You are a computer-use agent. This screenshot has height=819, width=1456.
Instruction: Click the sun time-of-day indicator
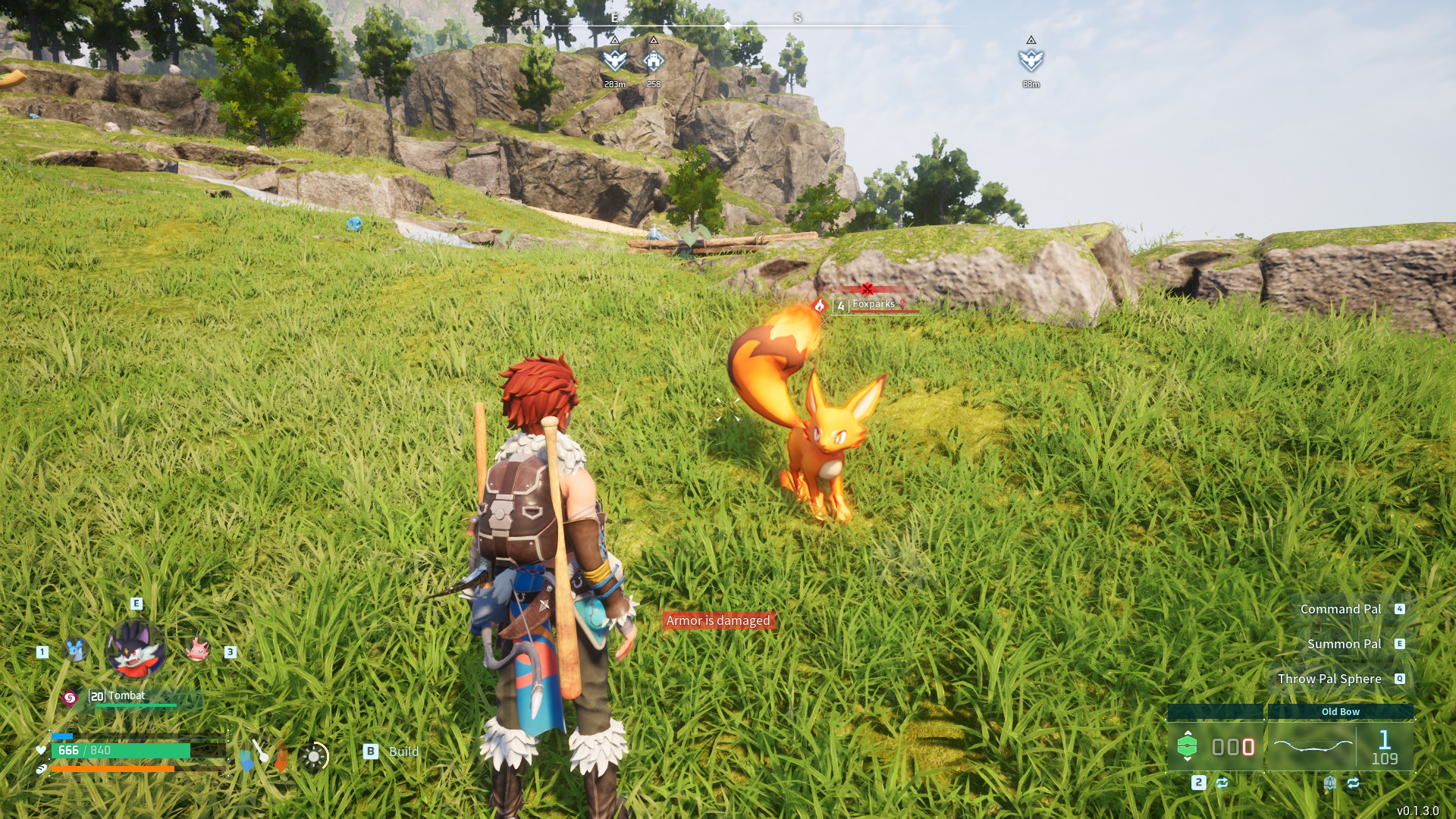point(313,756)
